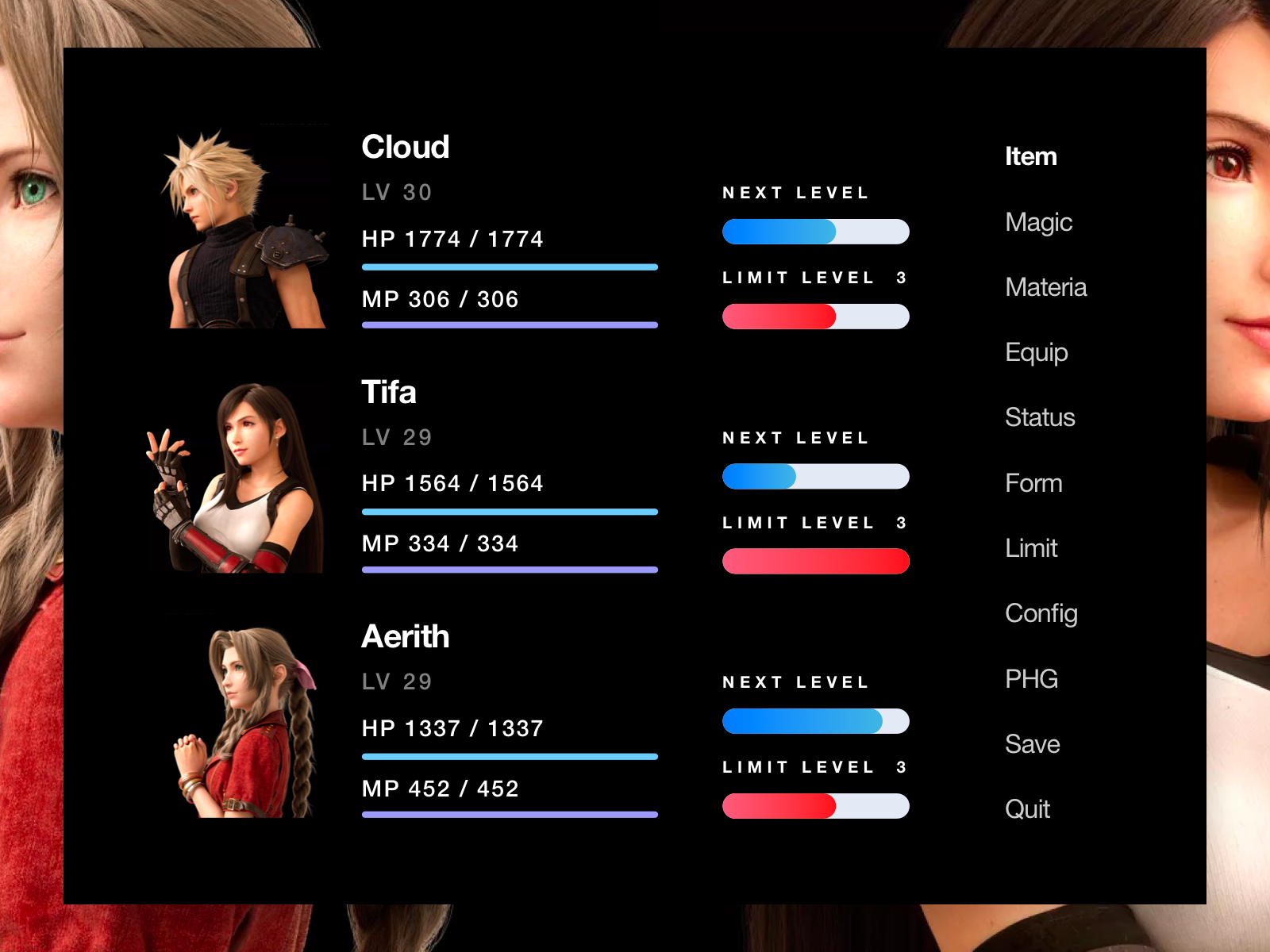Click Tifa's Limit Level gauge

coord(816,561)
